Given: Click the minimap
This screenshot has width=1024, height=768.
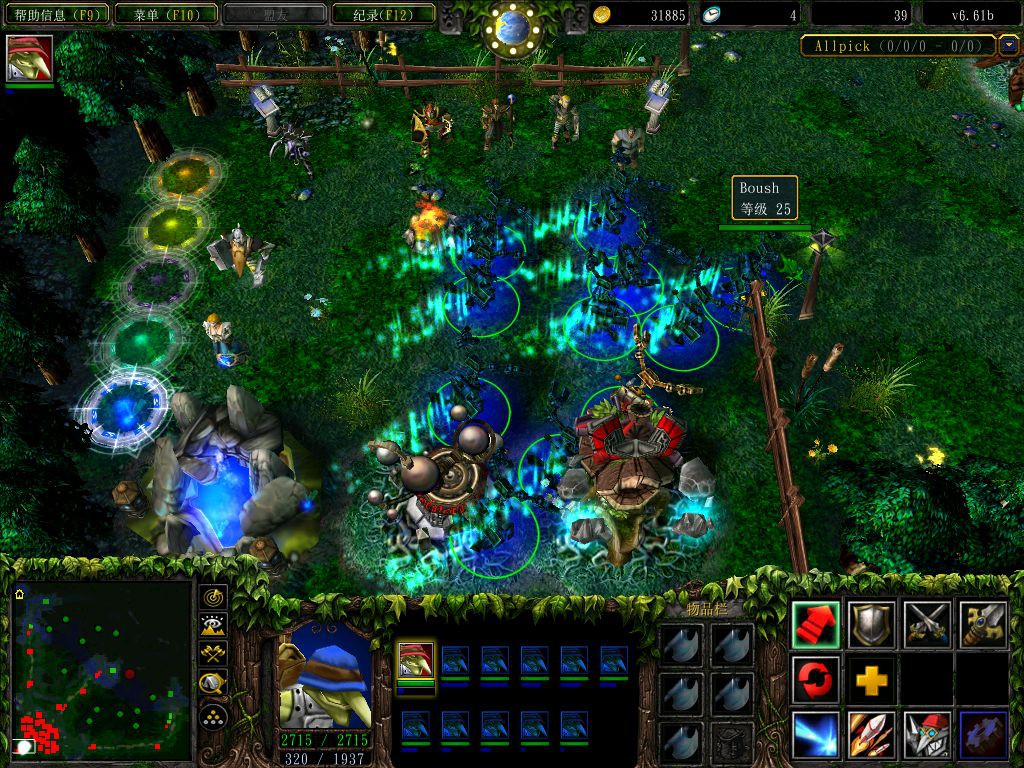Looking at the screenshot, I should click(x=101, y=671).
